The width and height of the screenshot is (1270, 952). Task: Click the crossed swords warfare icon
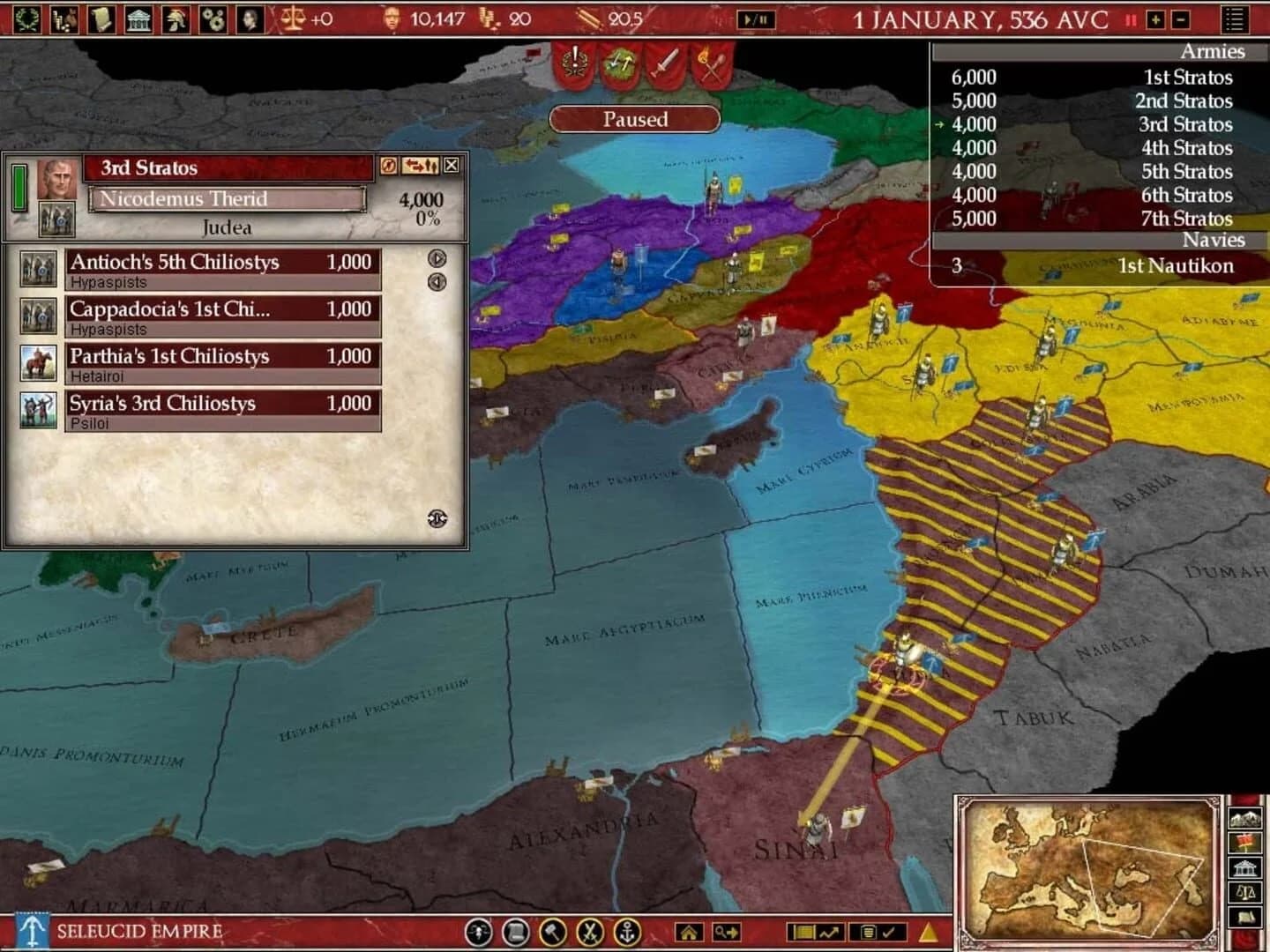591,931
